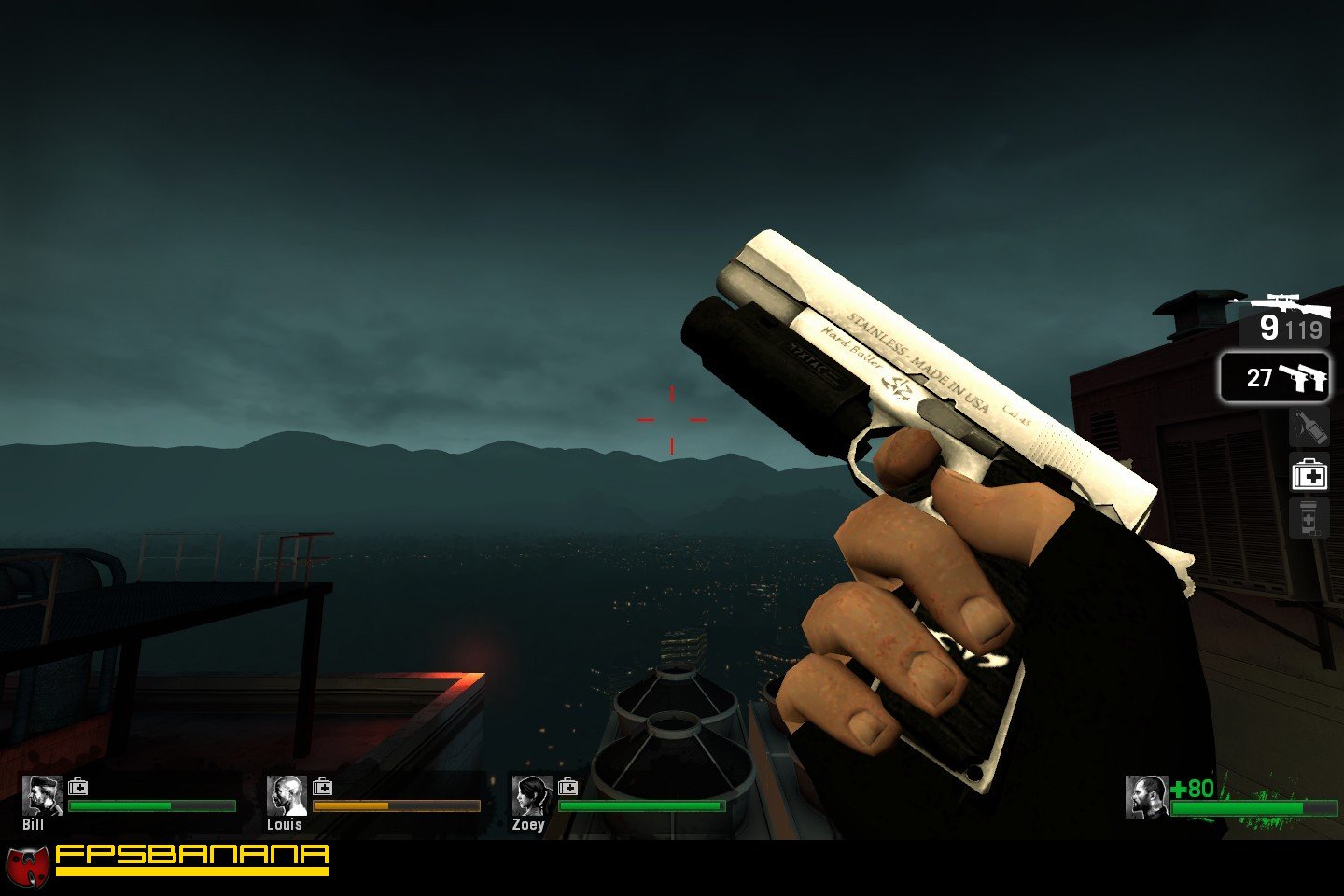1344x896 pixels.
Task: Select the hunting rifle weapon slot icon
Action: click(x=1280, y=303)
